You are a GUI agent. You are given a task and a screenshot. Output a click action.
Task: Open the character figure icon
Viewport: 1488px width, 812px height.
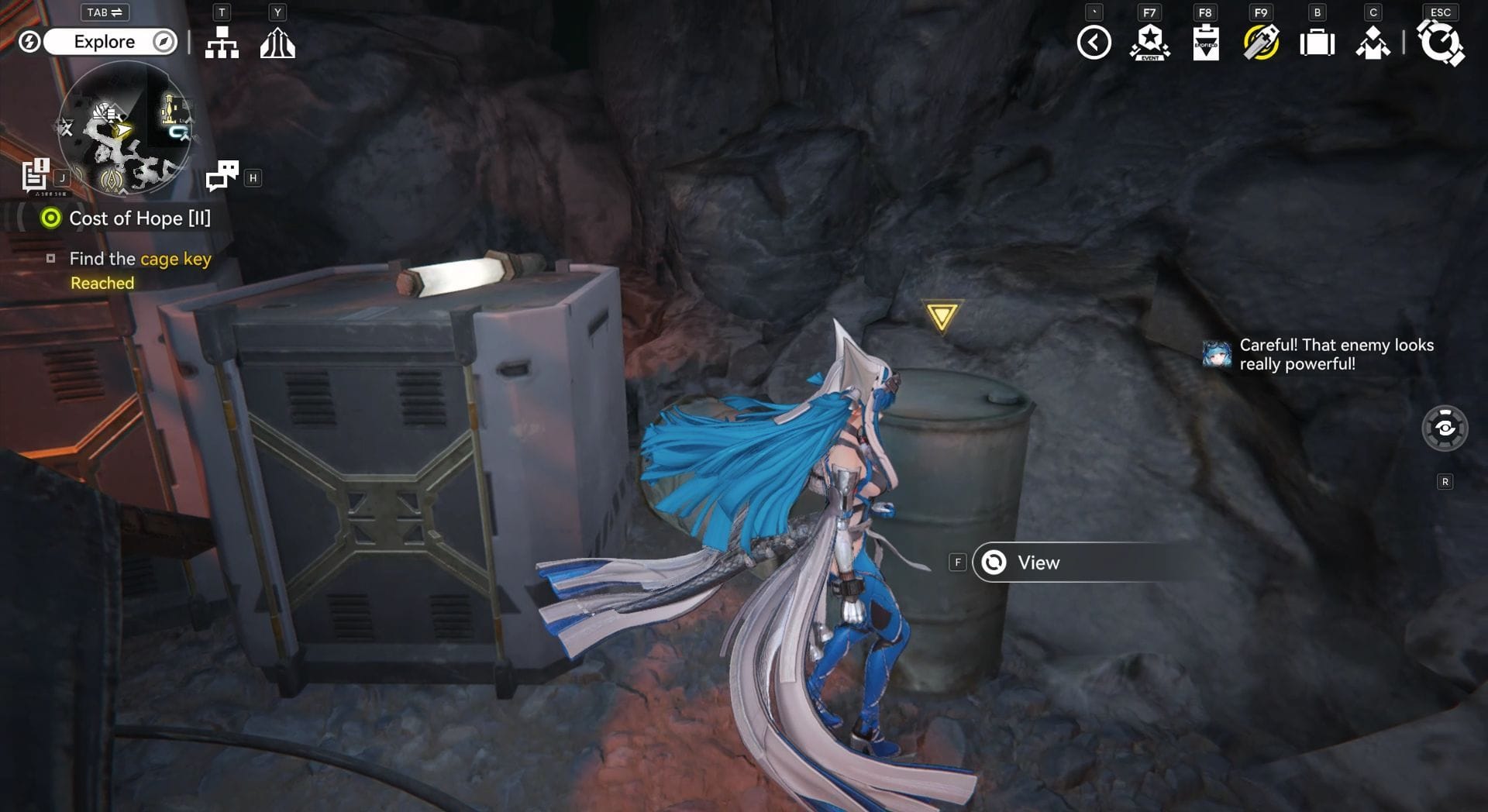1373,43
